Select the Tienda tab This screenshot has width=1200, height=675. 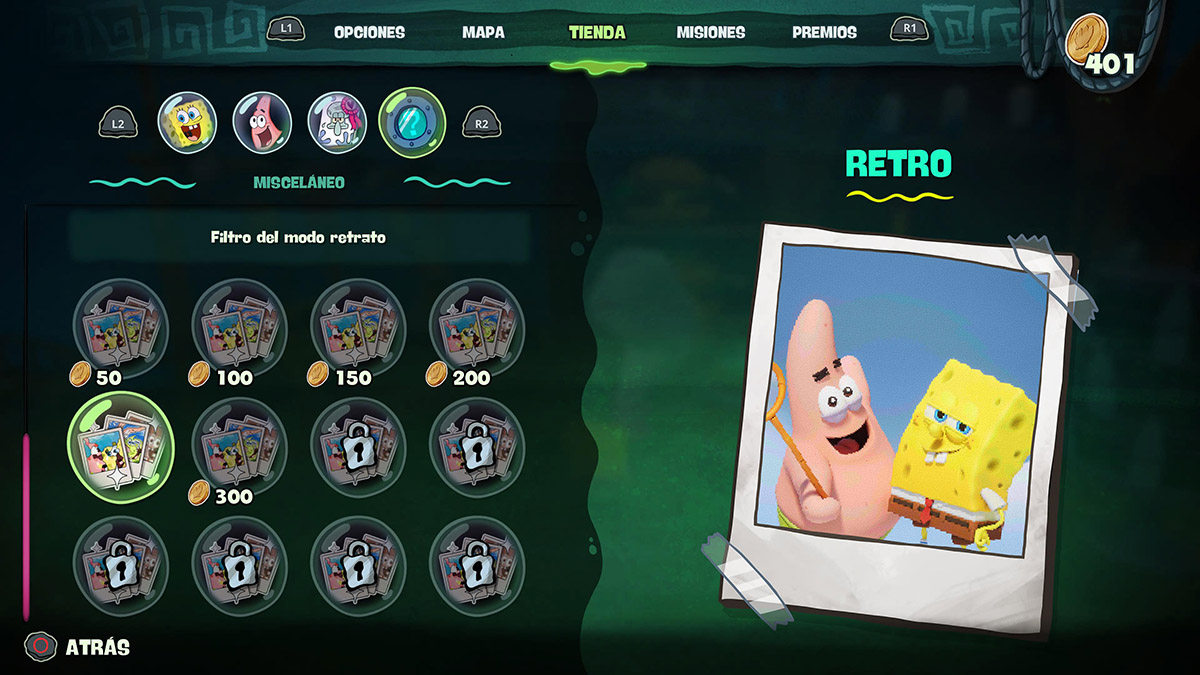pos(597,32)
